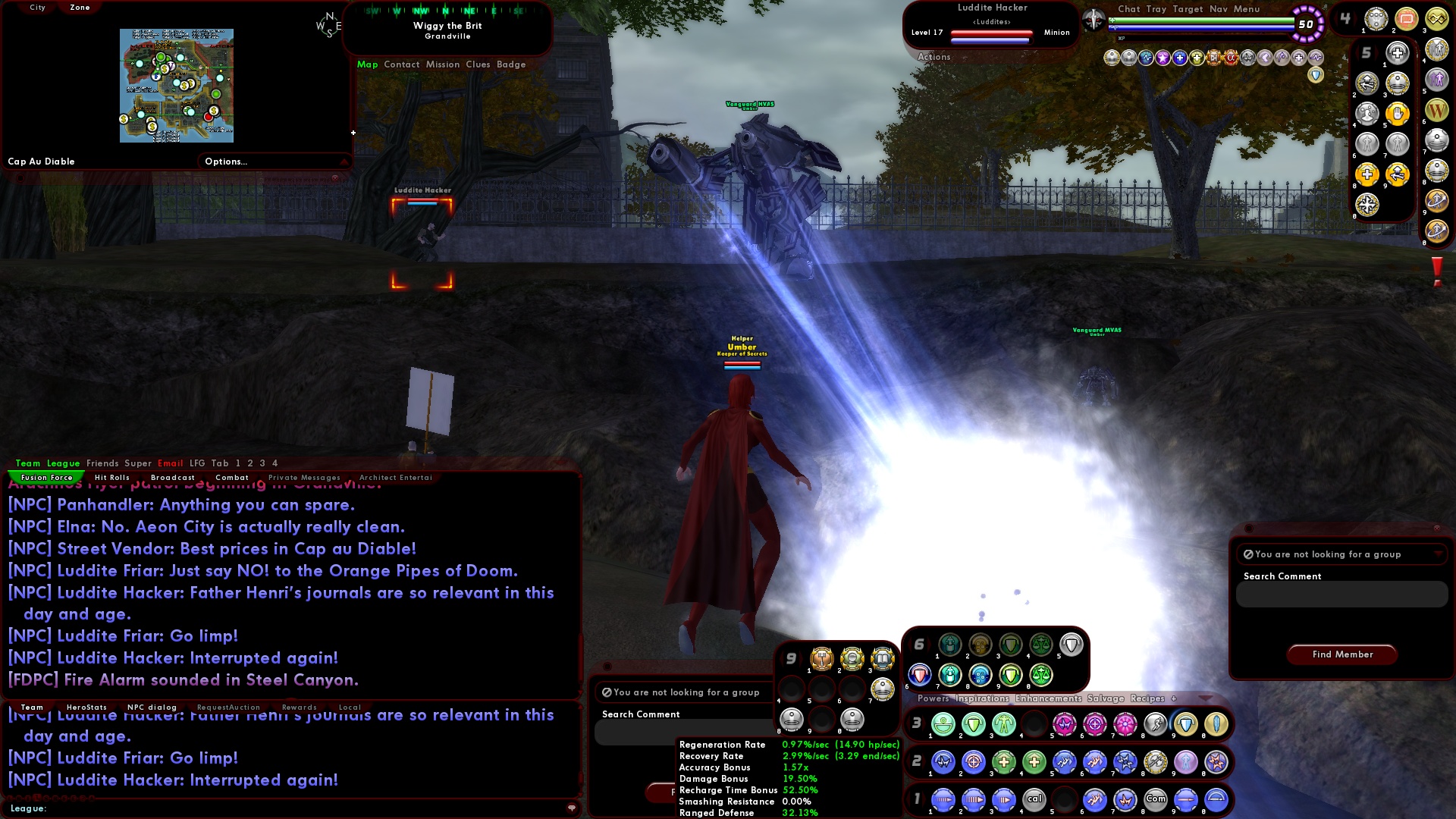Click the "Com" macro in power tray 1
This screenshot has width=1456, height=819.
(1156, 799)
